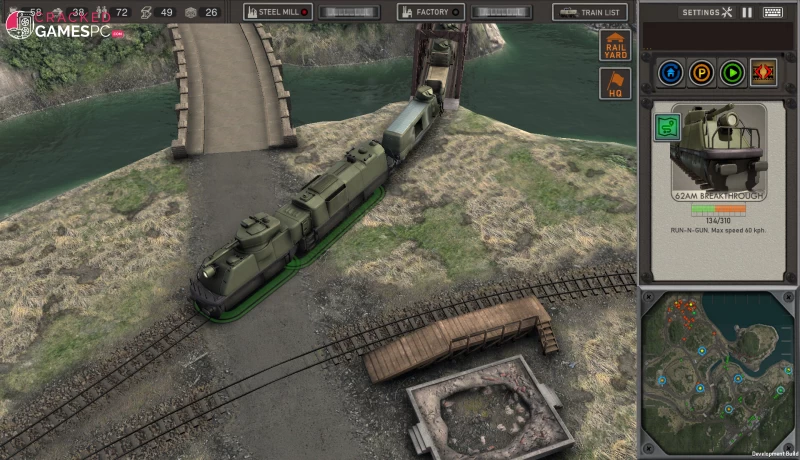The width and height of the screenshot is (800, 460).
Task: Open the keyboard shortcuts icon
Action: [772, 12]
